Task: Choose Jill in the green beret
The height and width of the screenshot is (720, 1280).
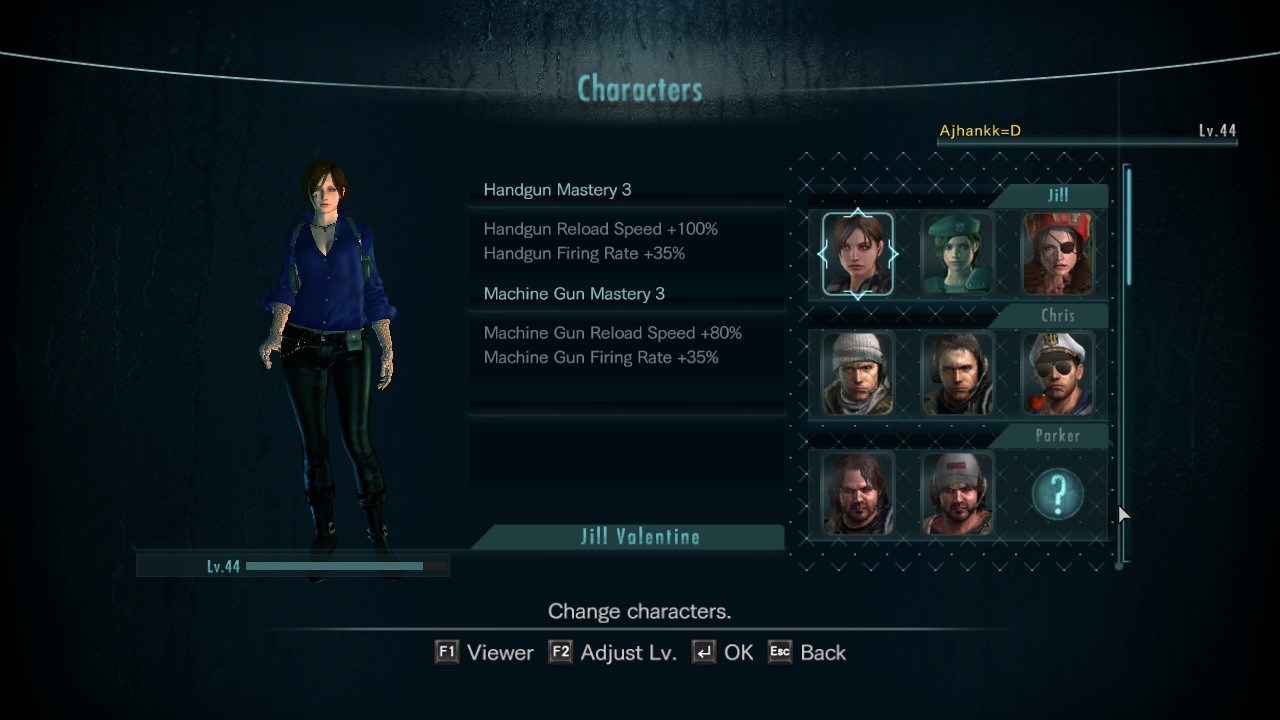Action: coord(958,254)
